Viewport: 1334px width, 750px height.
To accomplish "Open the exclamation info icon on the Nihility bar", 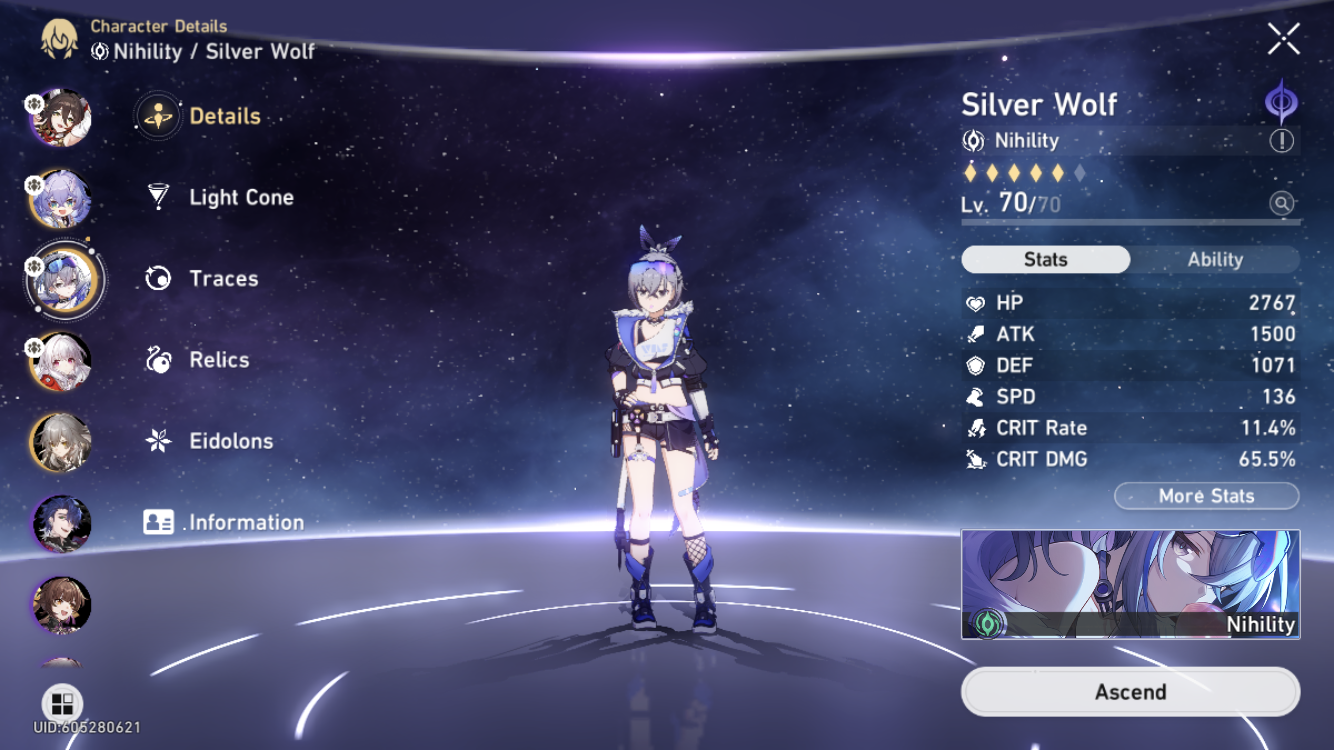I will click(x=1283, y=141).
